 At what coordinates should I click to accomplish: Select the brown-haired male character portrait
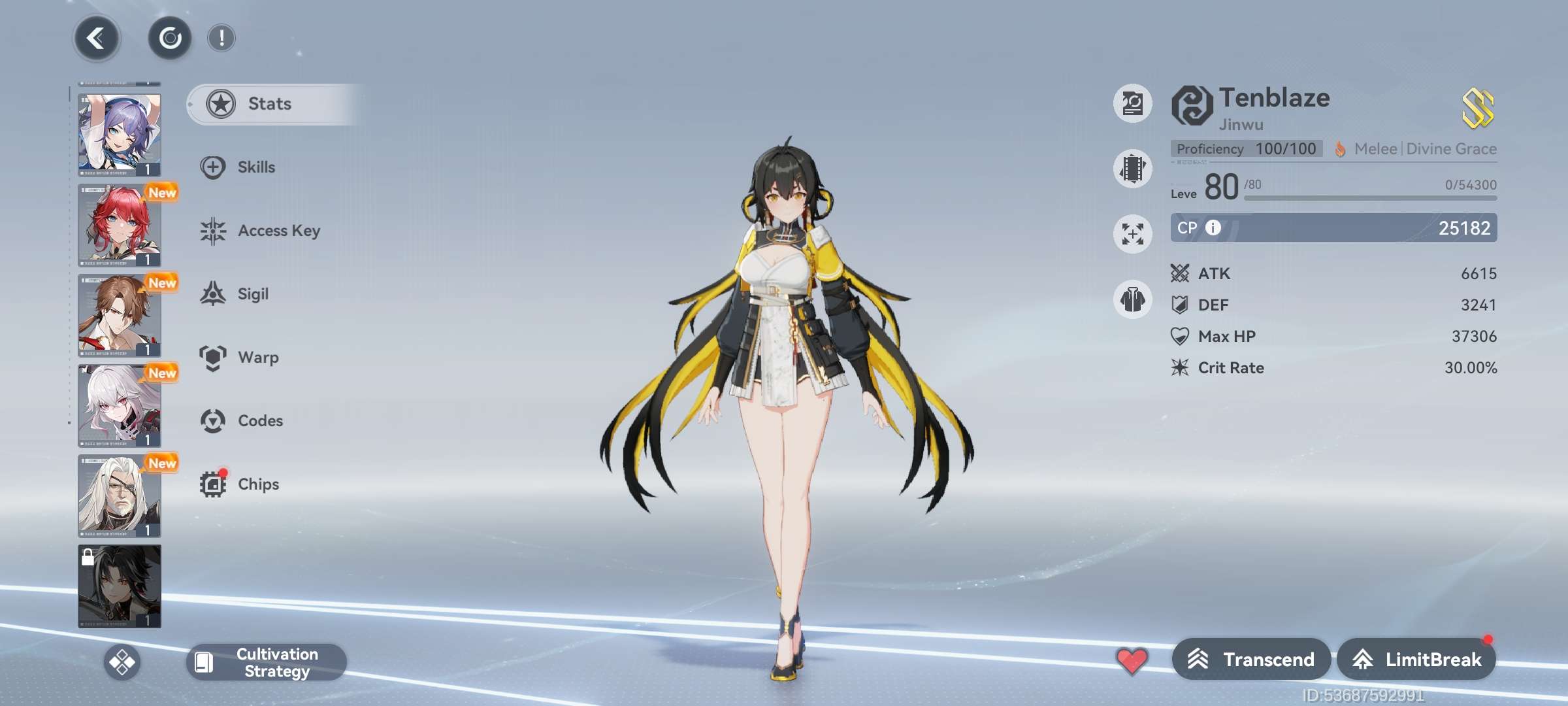click(120, 315)
